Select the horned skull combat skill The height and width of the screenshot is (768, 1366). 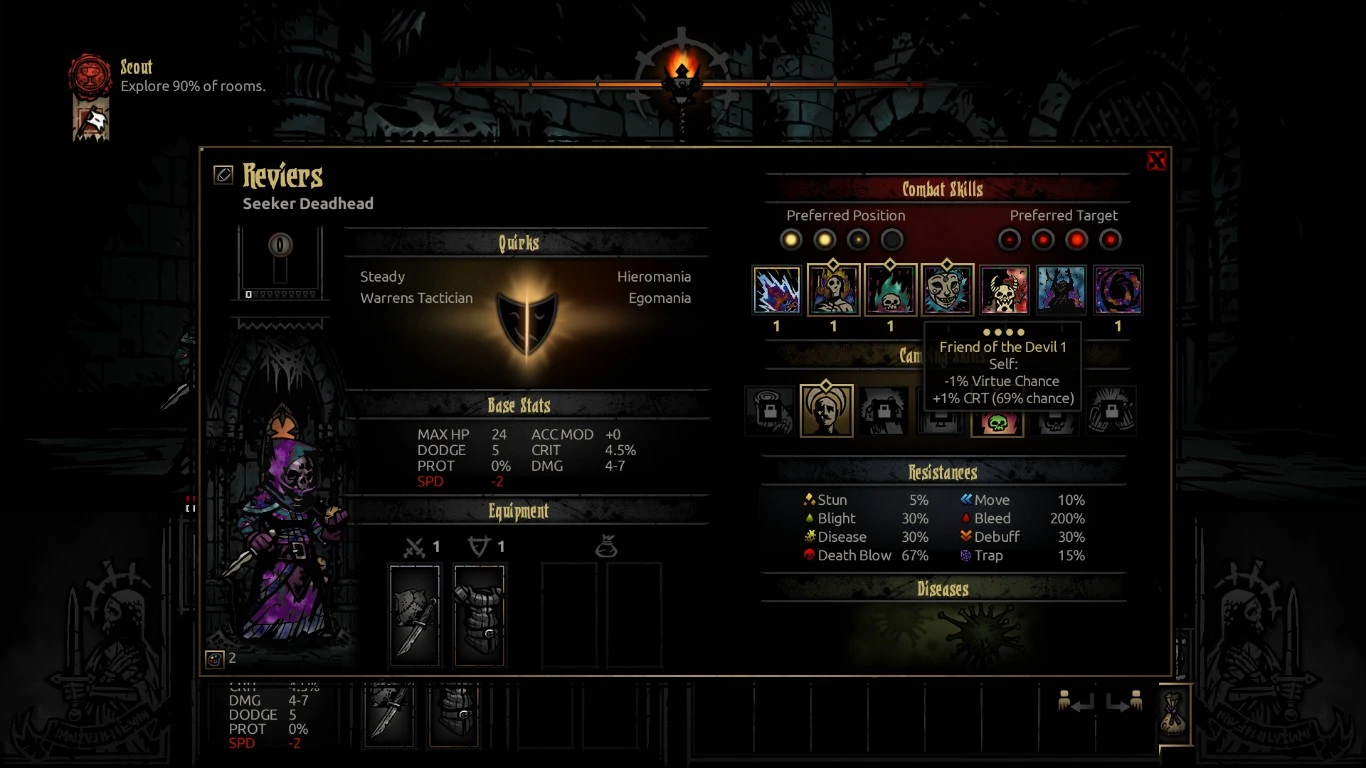1004,290
